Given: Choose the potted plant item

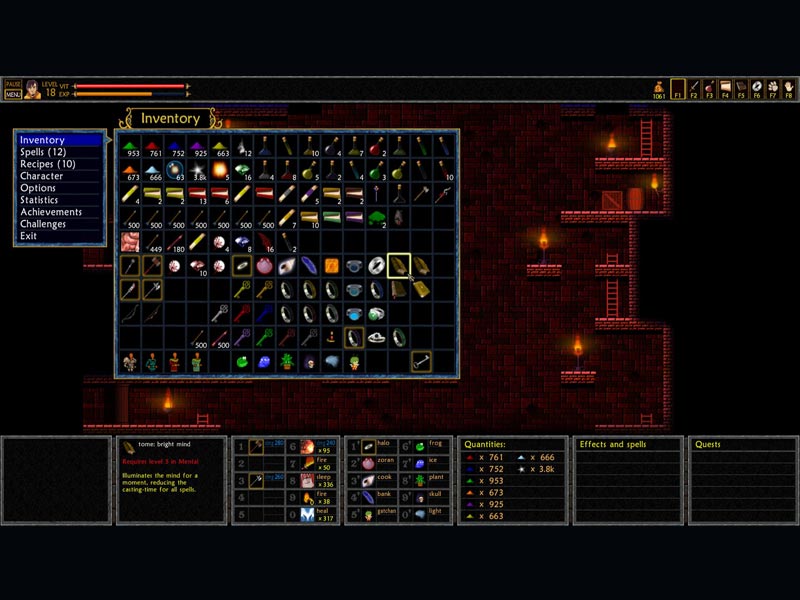Looking at the screenshot, I should pos(286,361).
